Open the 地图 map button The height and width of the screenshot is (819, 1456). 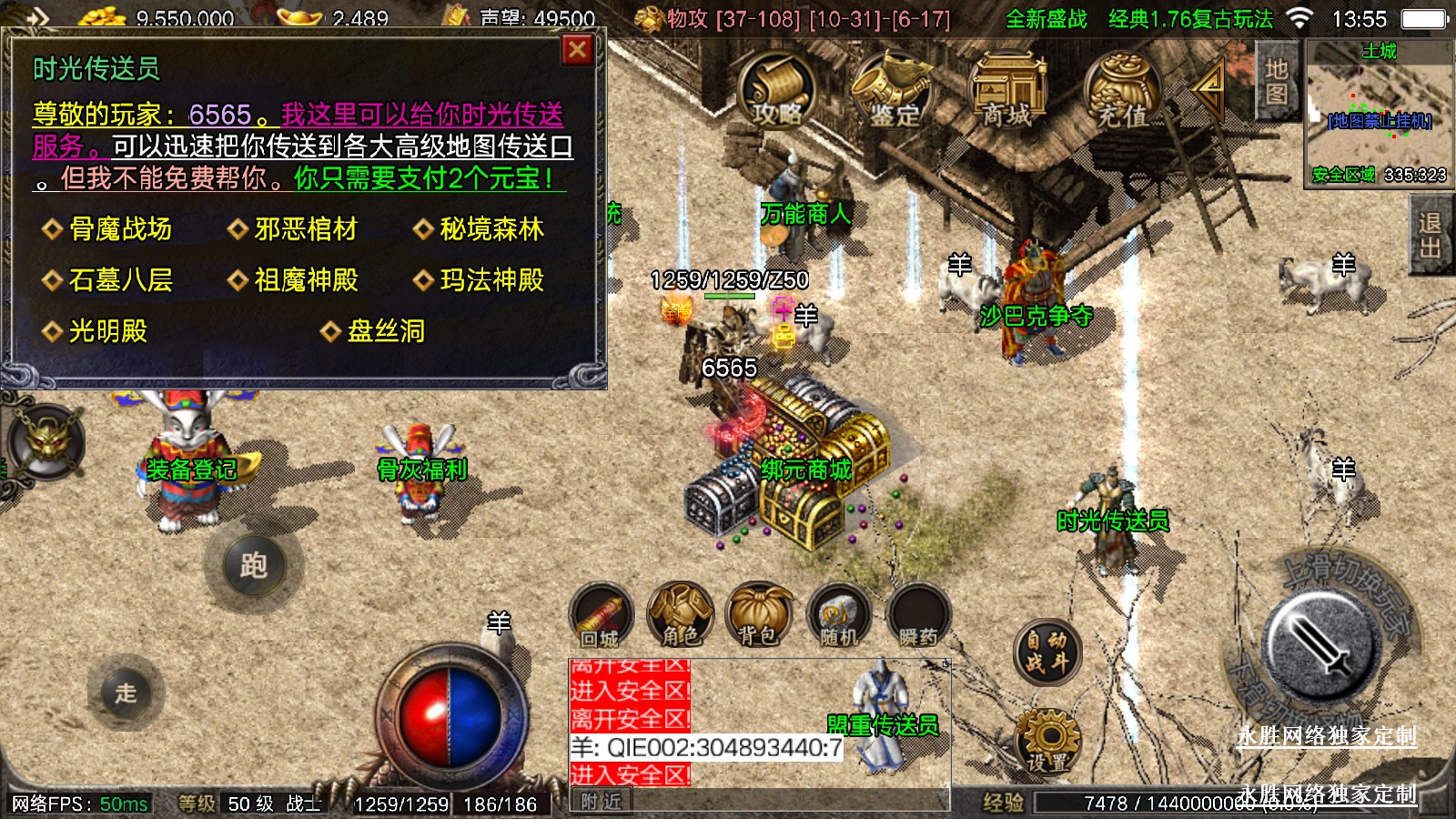point(1276,82)
